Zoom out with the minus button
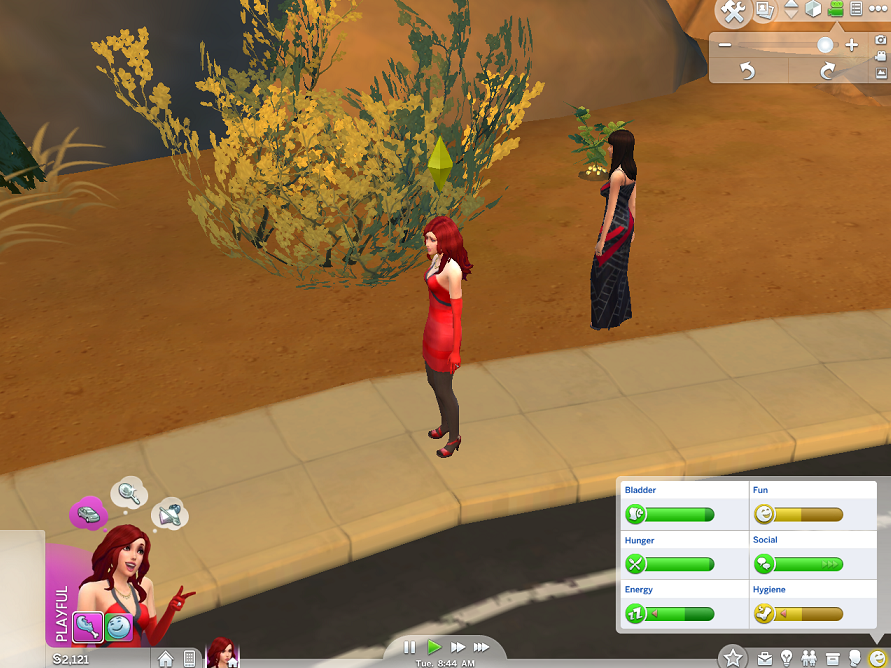This screenshot has height=668, width=891. click(x=725, y=45)
